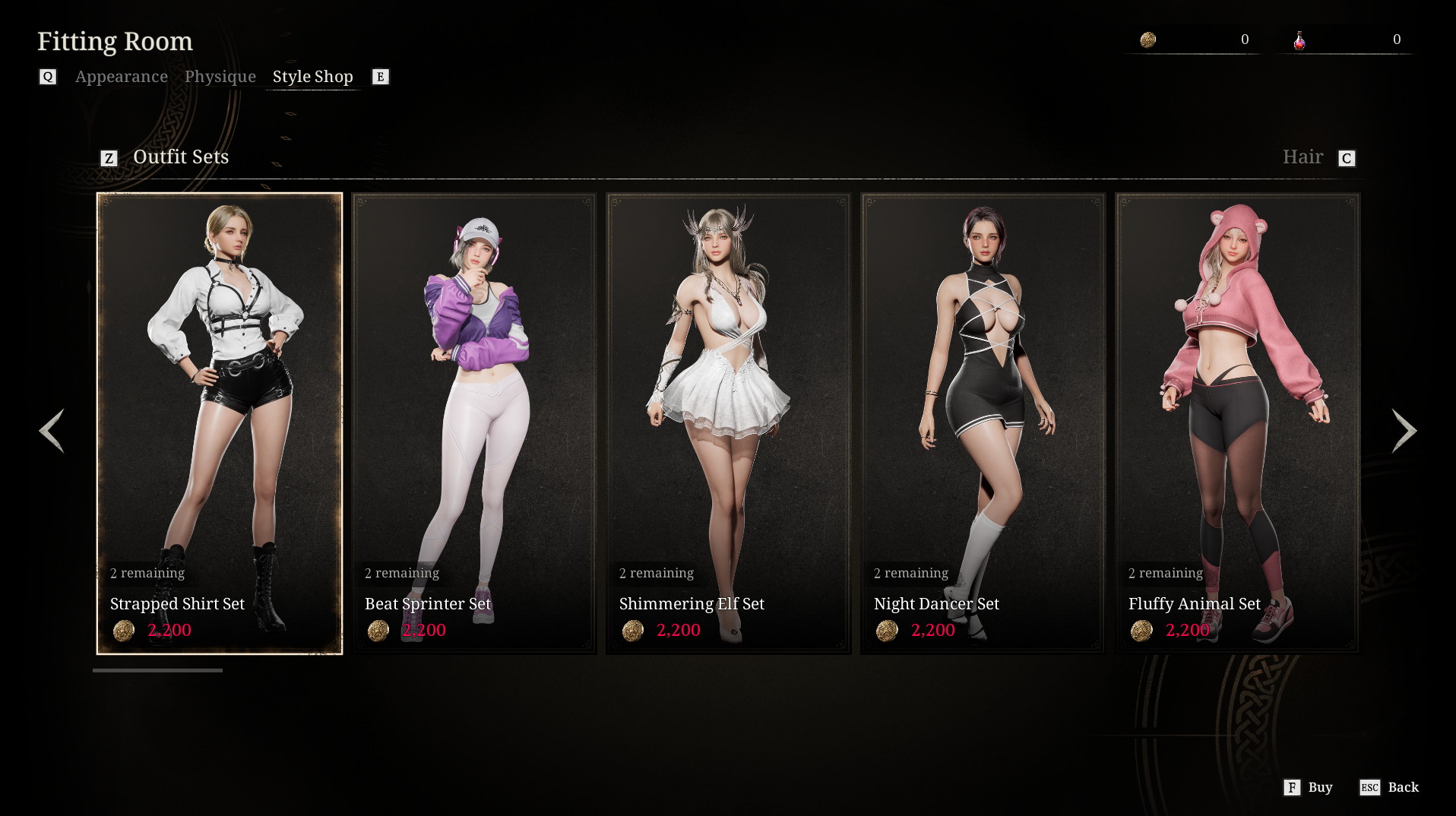Click the left arrow to browse previous outfits
This screenshot has height=816, width=1456.
(x=52, y=431)
